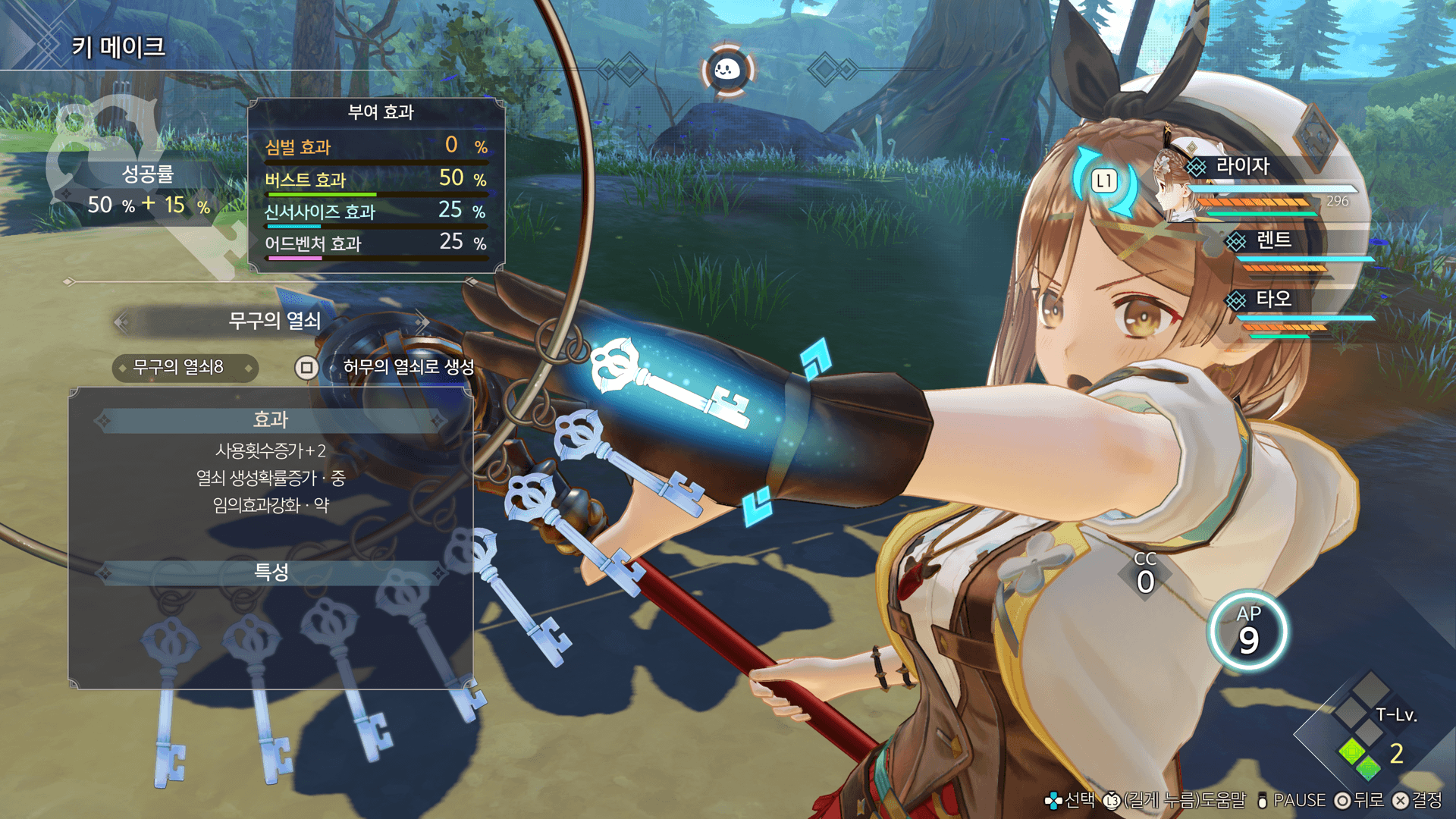1456x819 pixels.
Task: Click the puni enemy target icon
Action: point(727,71)
